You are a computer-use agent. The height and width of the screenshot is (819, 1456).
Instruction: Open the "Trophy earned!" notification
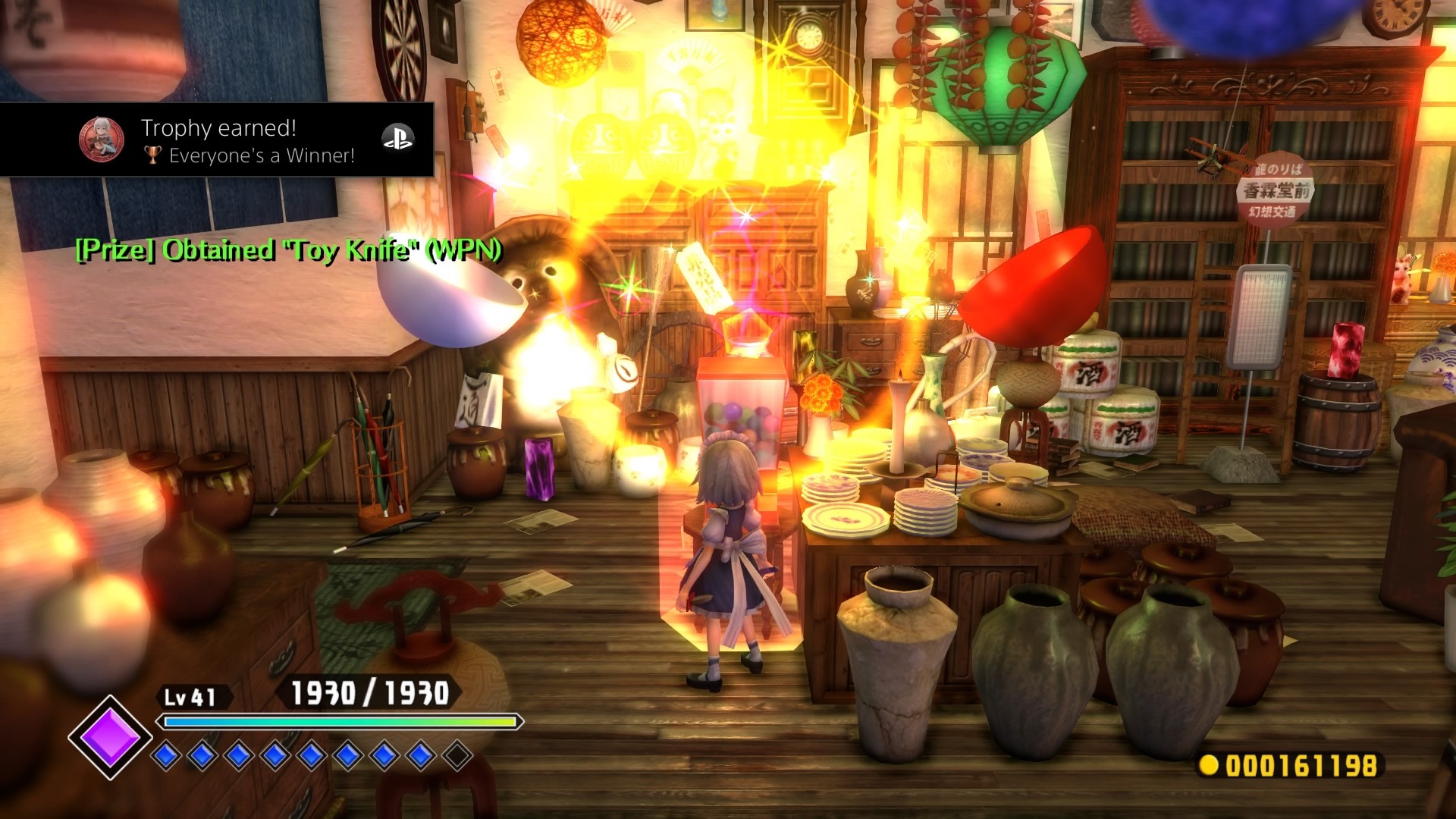coord(217,140)
